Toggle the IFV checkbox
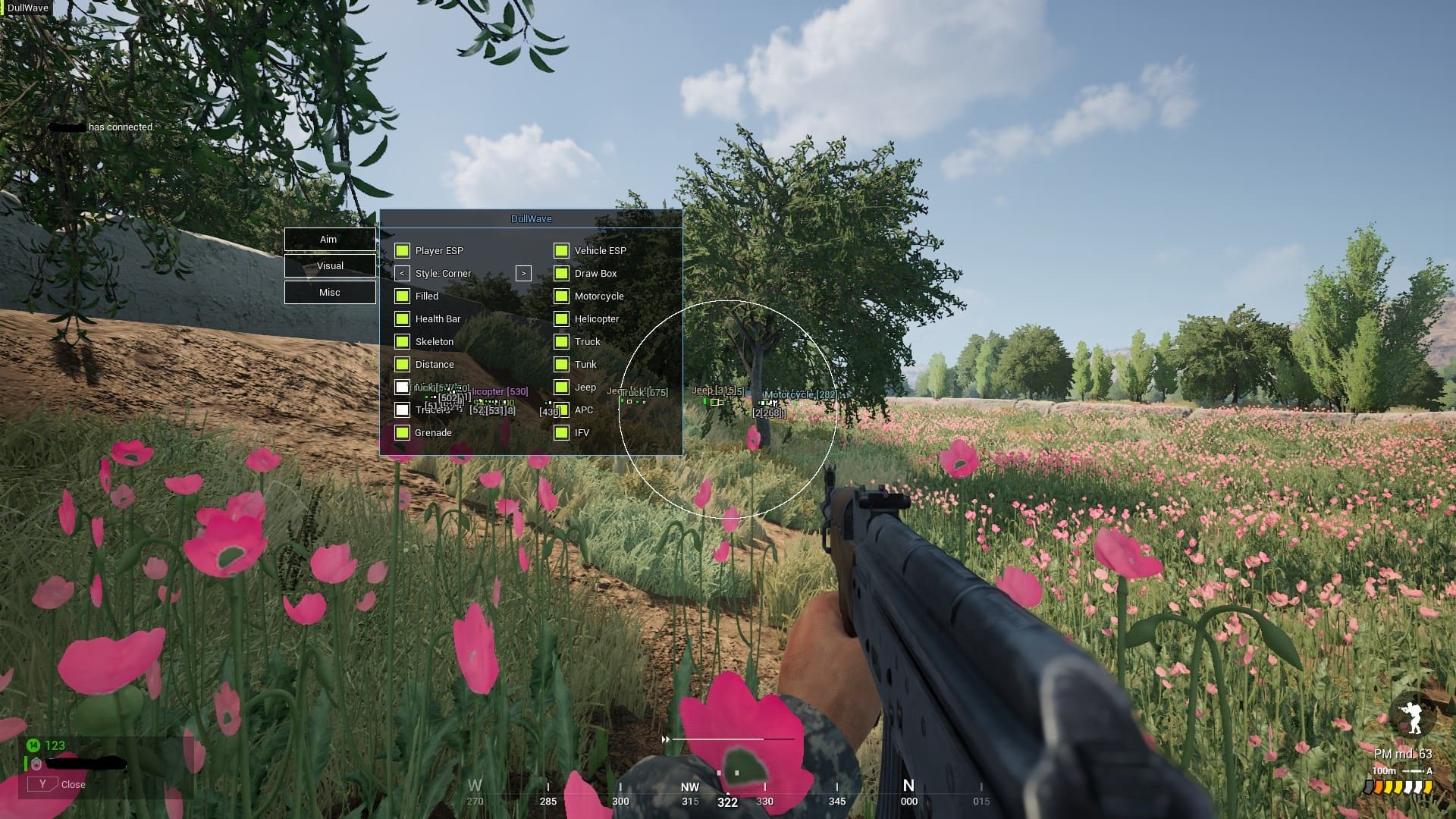Image resolution: width=1456 pixels, height=819 pixels. (x=561, y=433)
